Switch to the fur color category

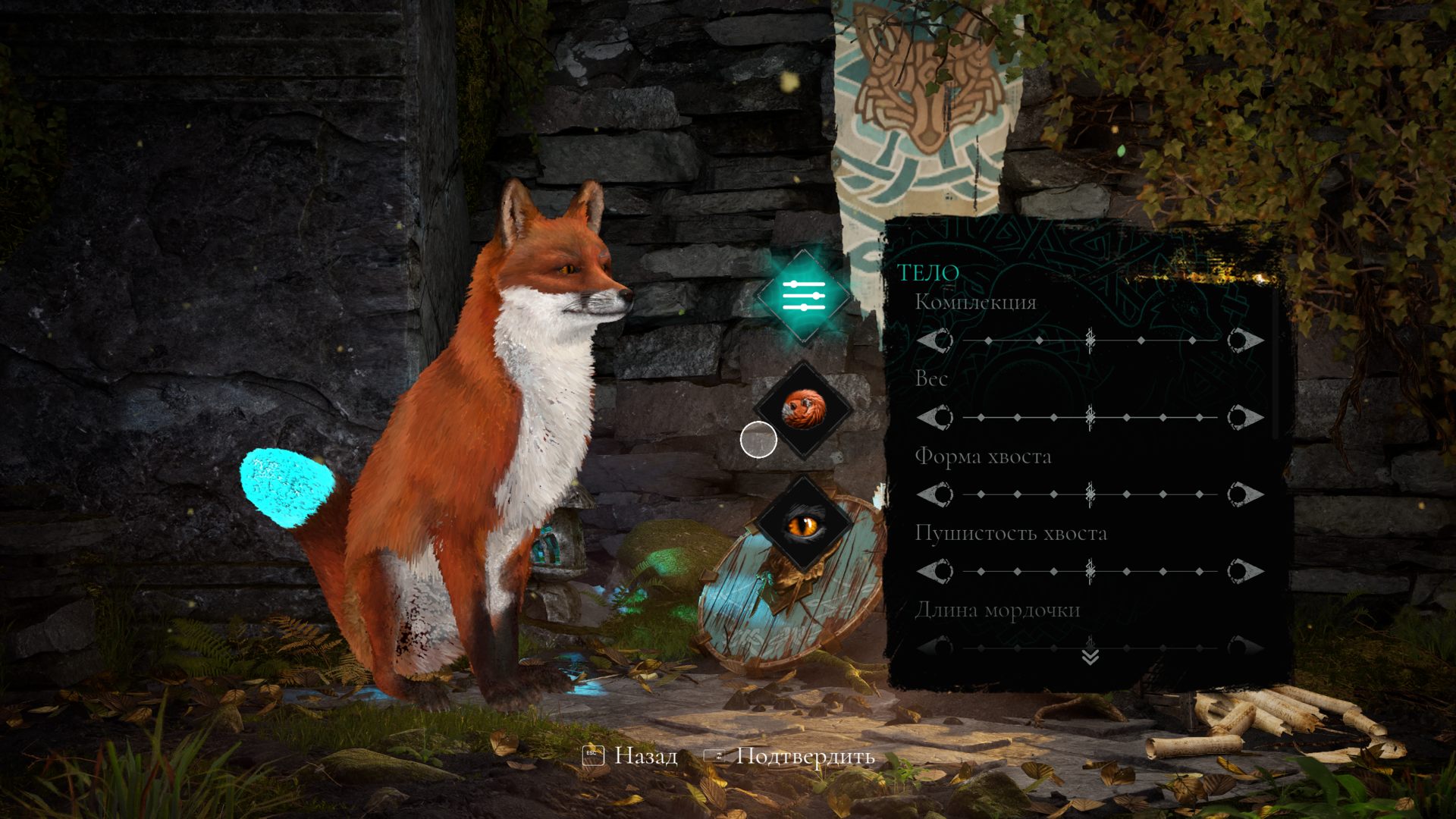coord(802,409)
